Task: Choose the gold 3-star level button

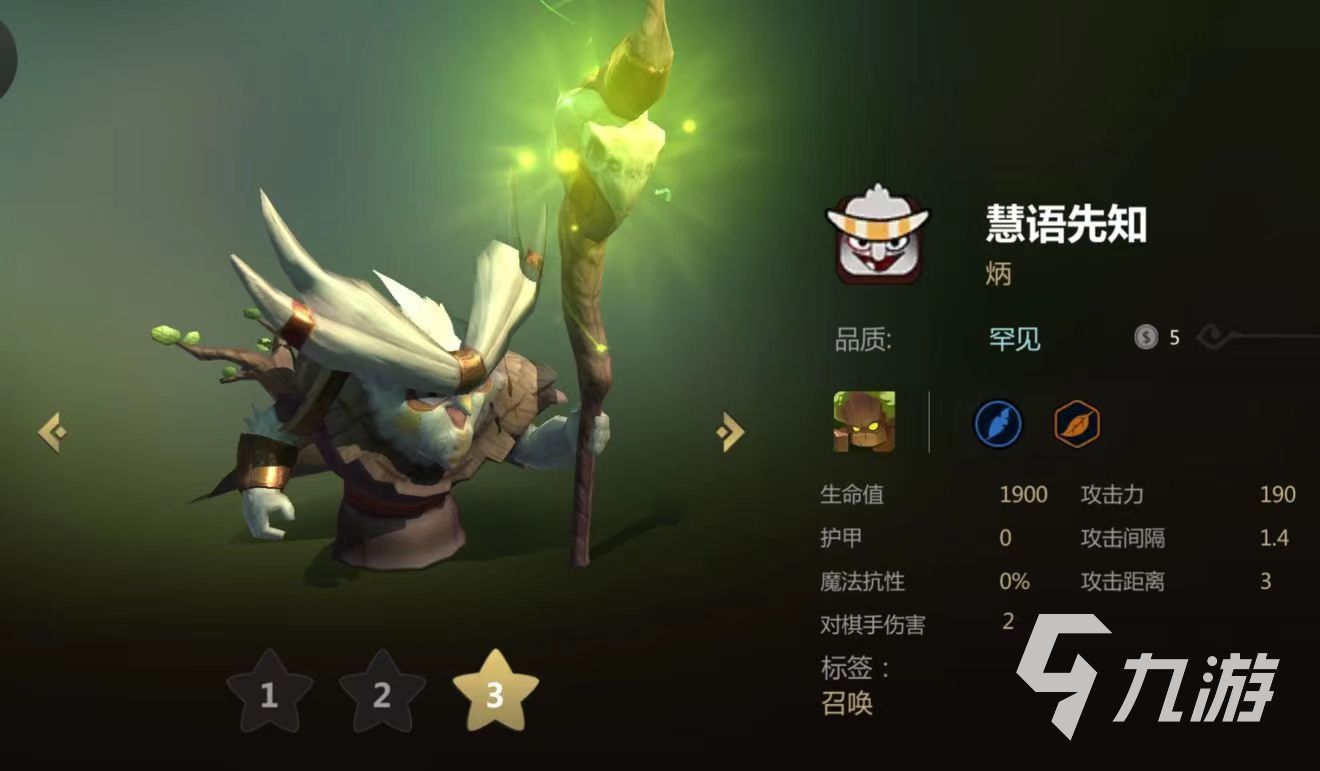Action: 495,693
